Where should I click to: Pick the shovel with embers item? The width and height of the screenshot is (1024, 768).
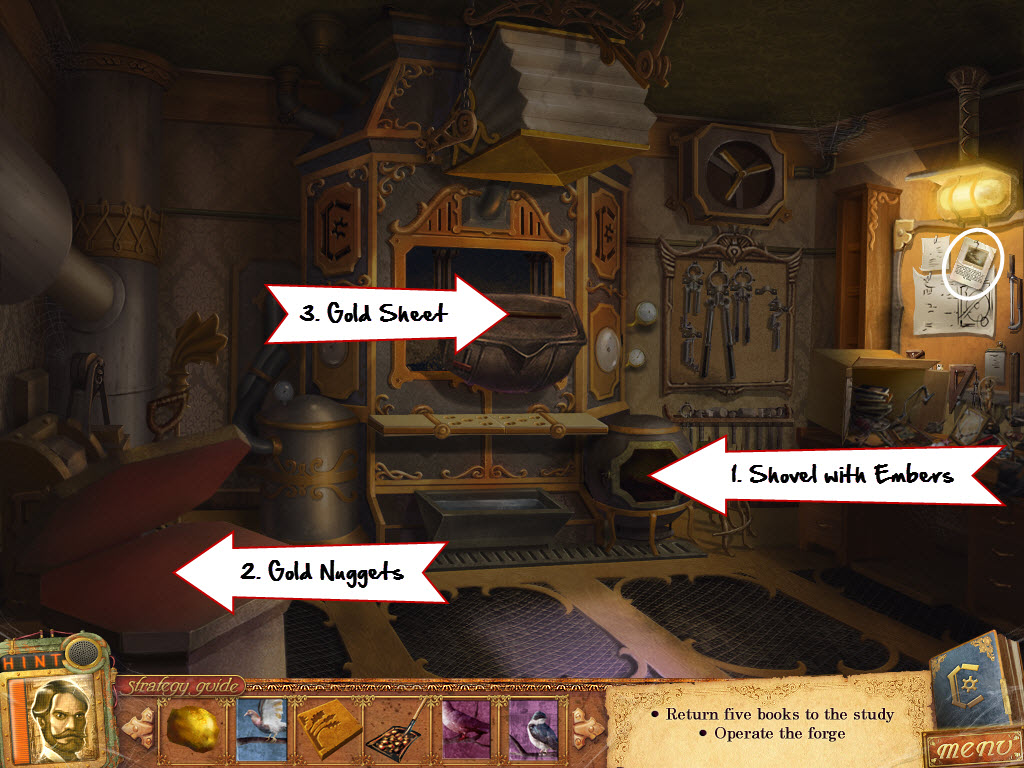pos(397,727)
